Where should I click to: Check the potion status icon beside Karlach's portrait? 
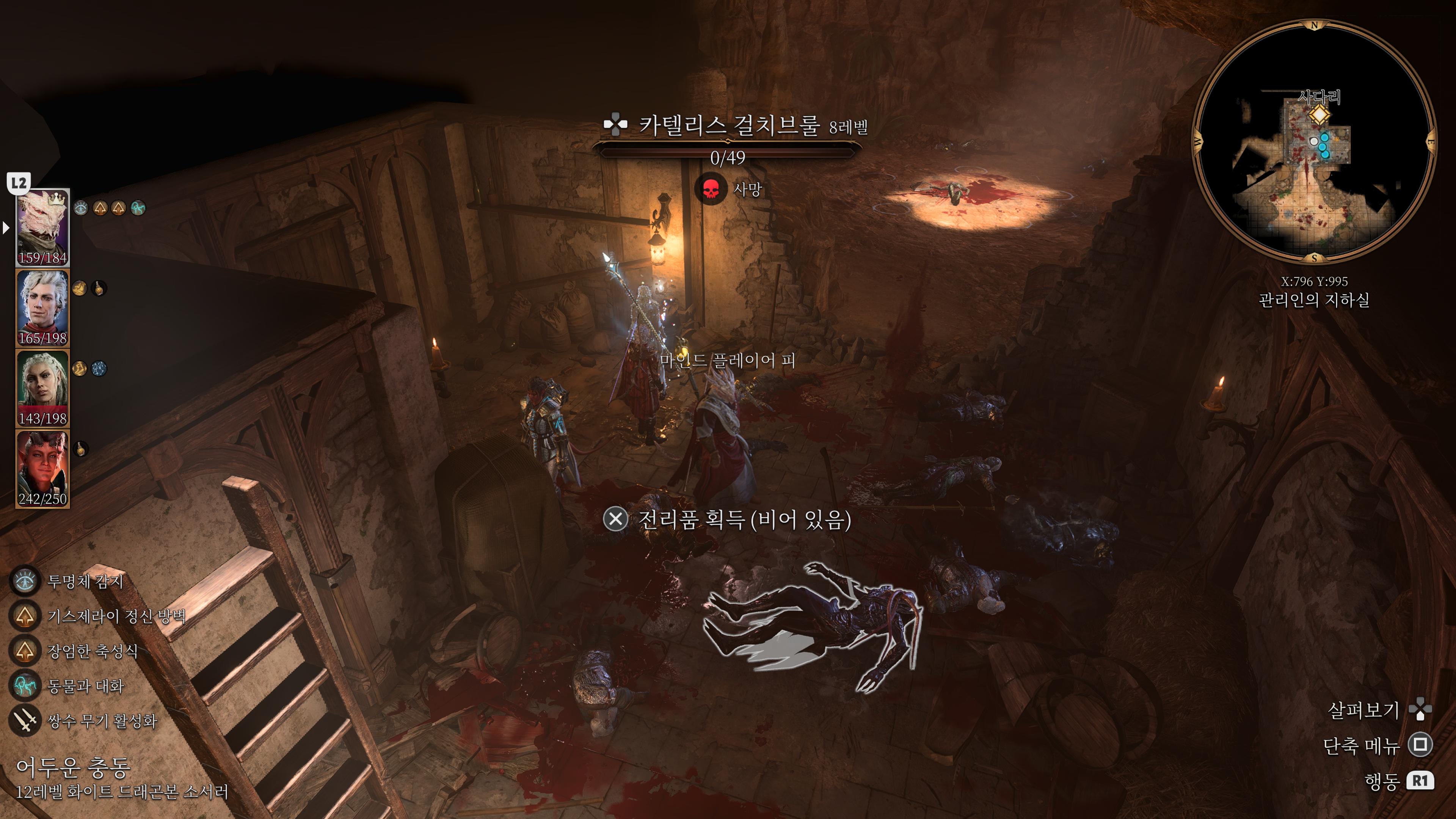(81, 449)
